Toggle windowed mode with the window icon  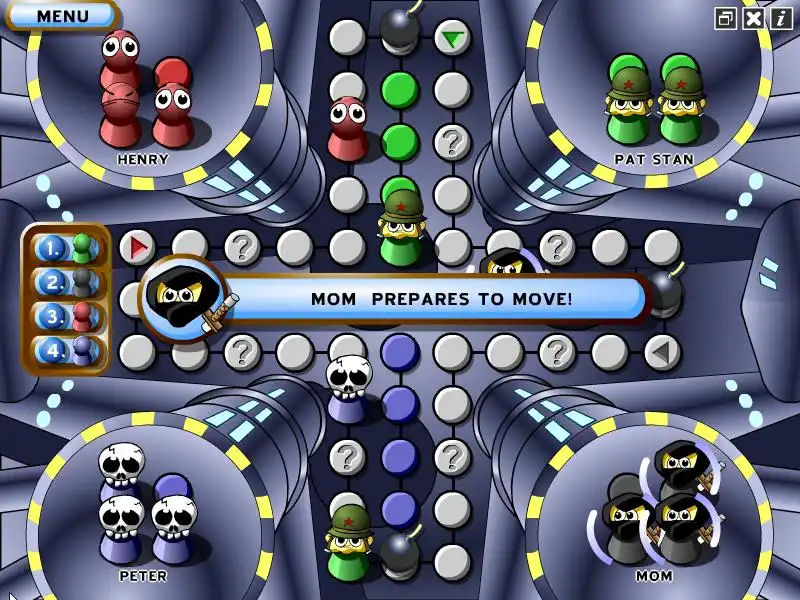[x=726, y=17]
